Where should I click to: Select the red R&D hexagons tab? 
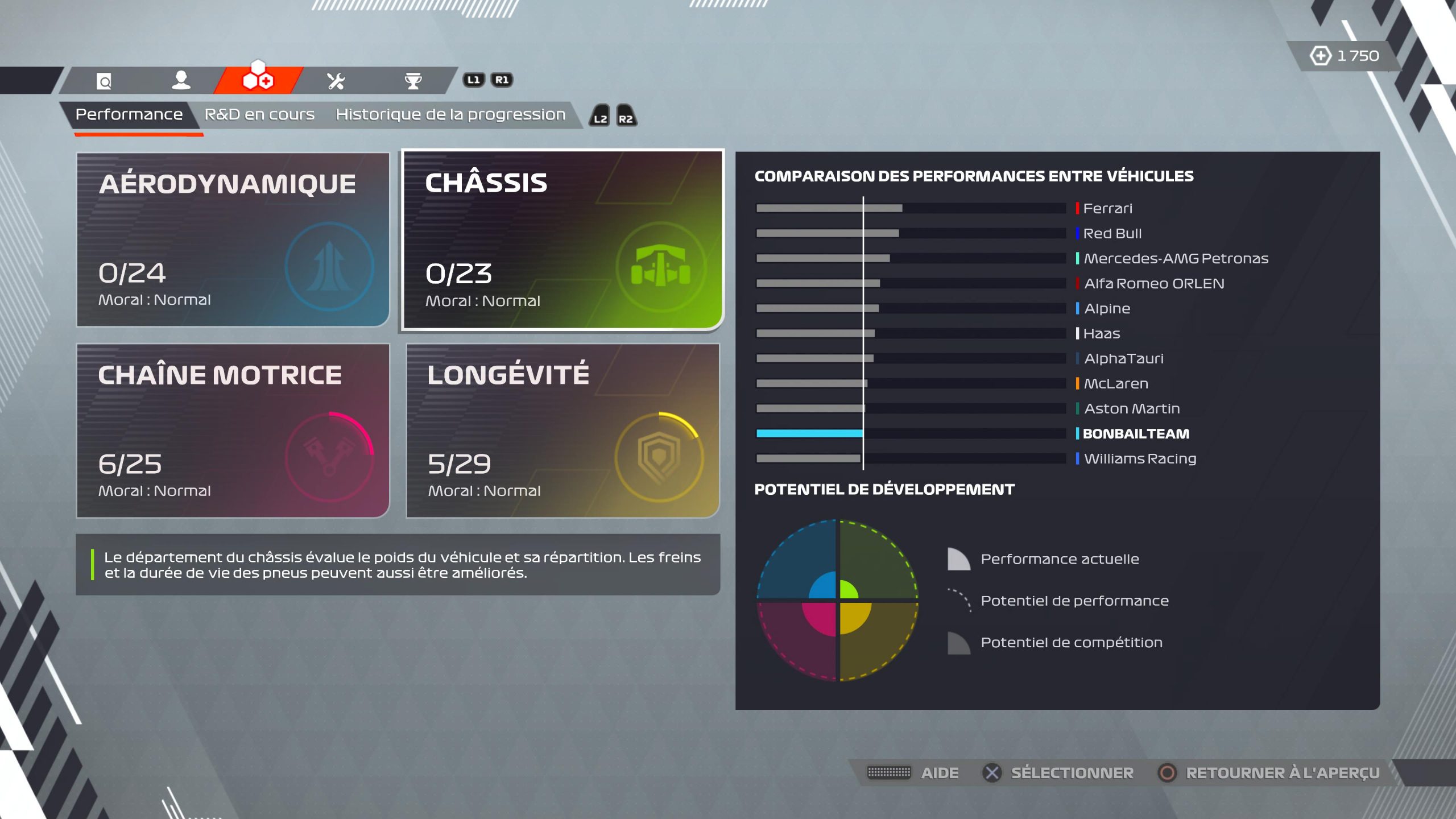click(258, 80)
